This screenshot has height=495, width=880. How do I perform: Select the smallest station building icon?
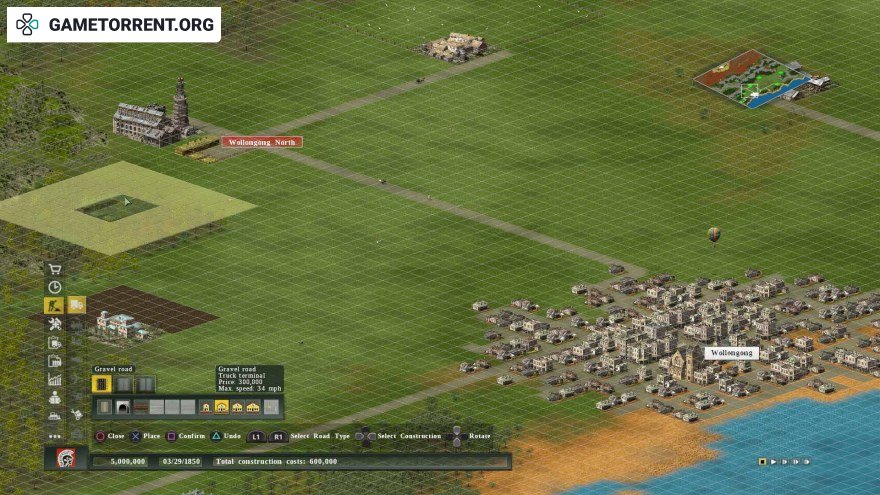tap(206, 407)
